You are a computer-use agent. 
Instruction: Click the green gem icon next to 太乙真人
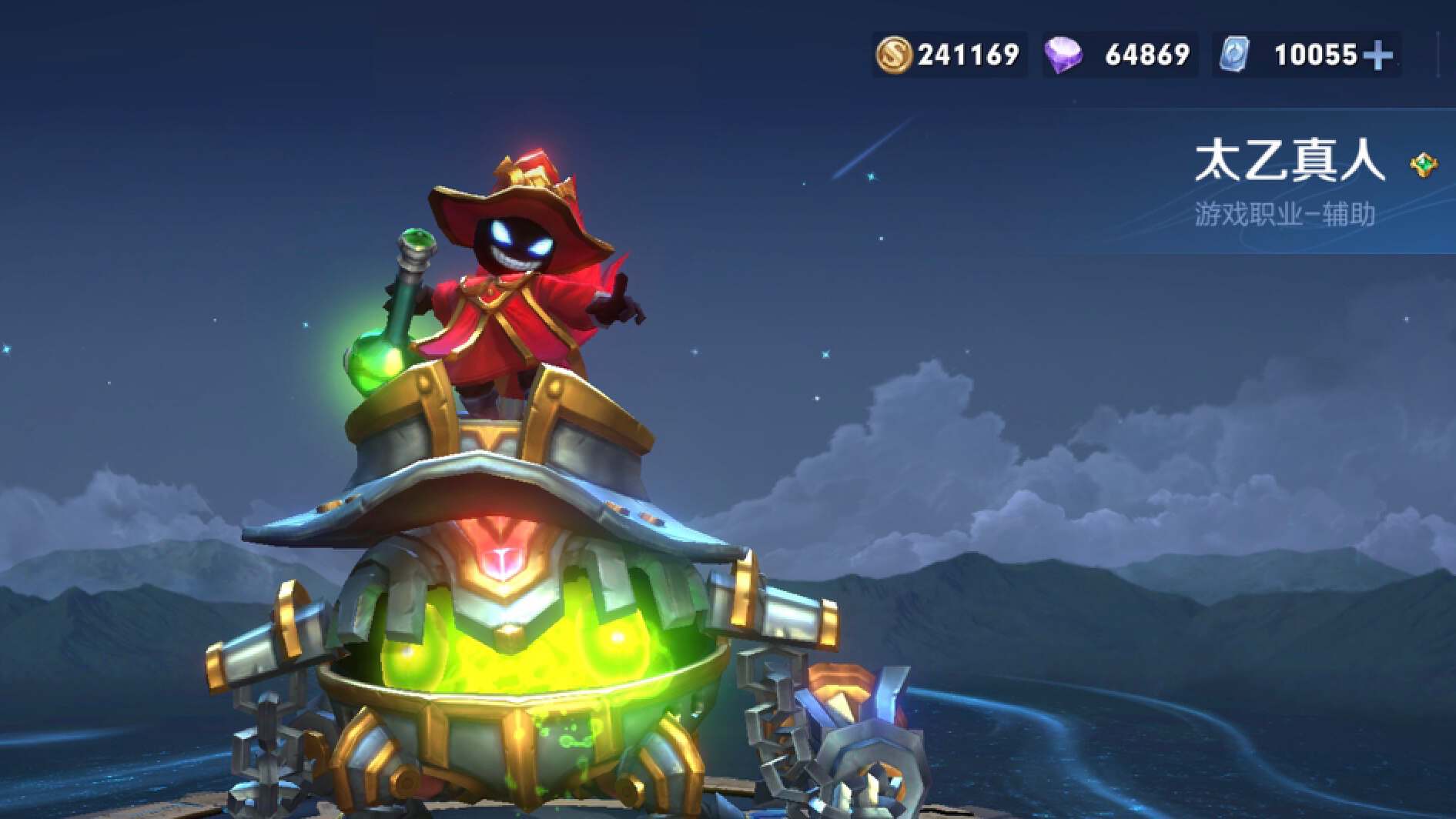pos(1424,165)
